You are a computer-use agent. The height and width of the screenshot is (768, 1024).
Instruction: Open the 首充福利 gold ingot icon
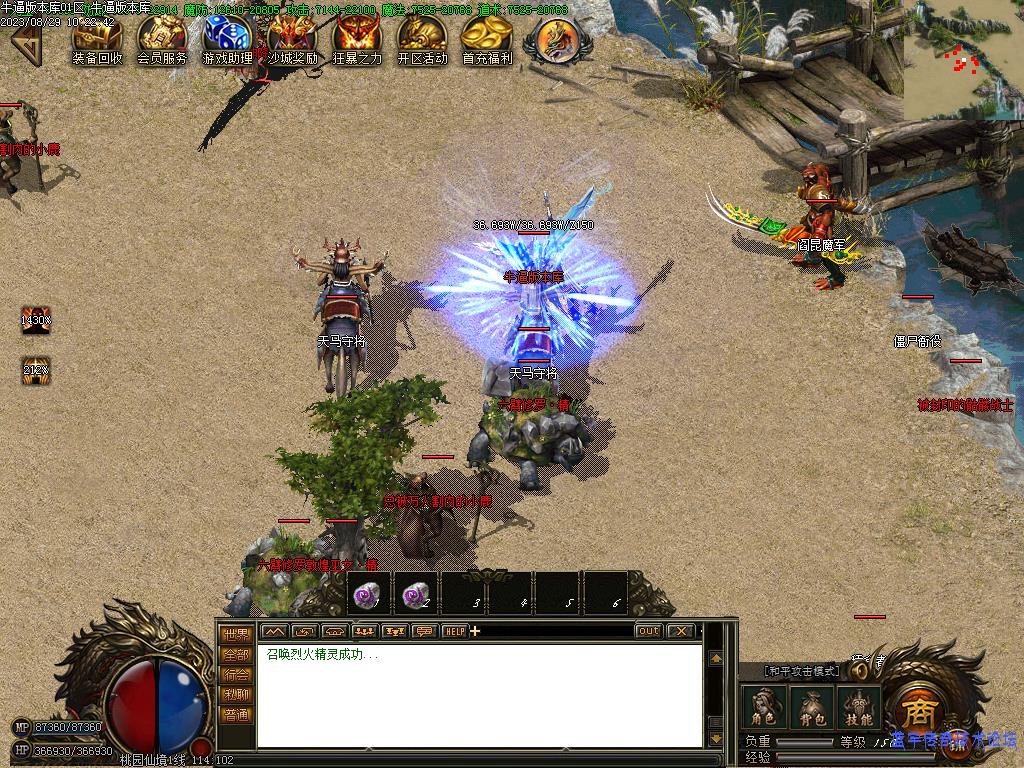pos(487,37)
